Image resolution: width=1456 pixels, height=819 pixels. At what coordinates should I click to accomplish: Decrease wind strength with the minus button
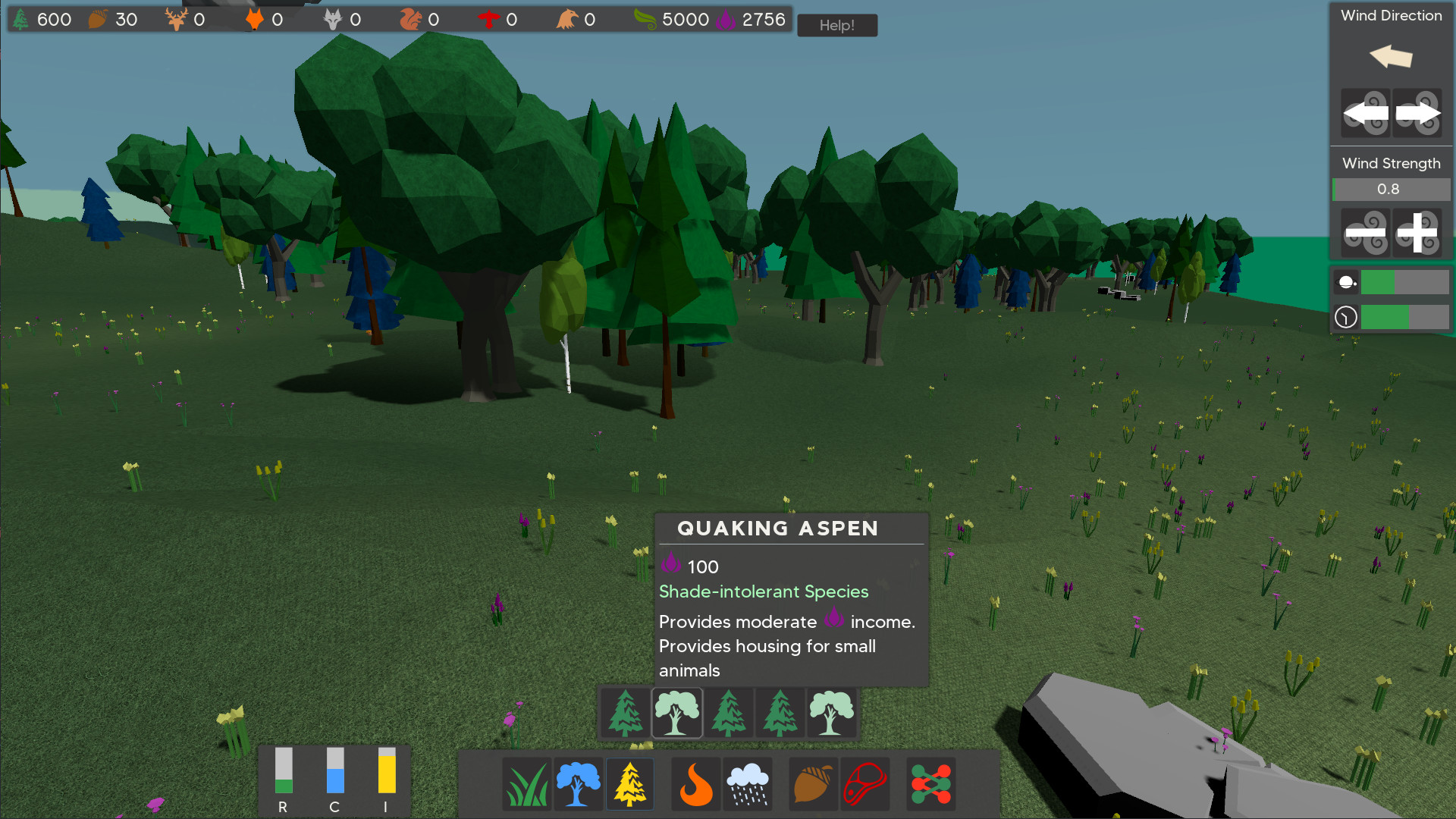tap(1365, 233)
